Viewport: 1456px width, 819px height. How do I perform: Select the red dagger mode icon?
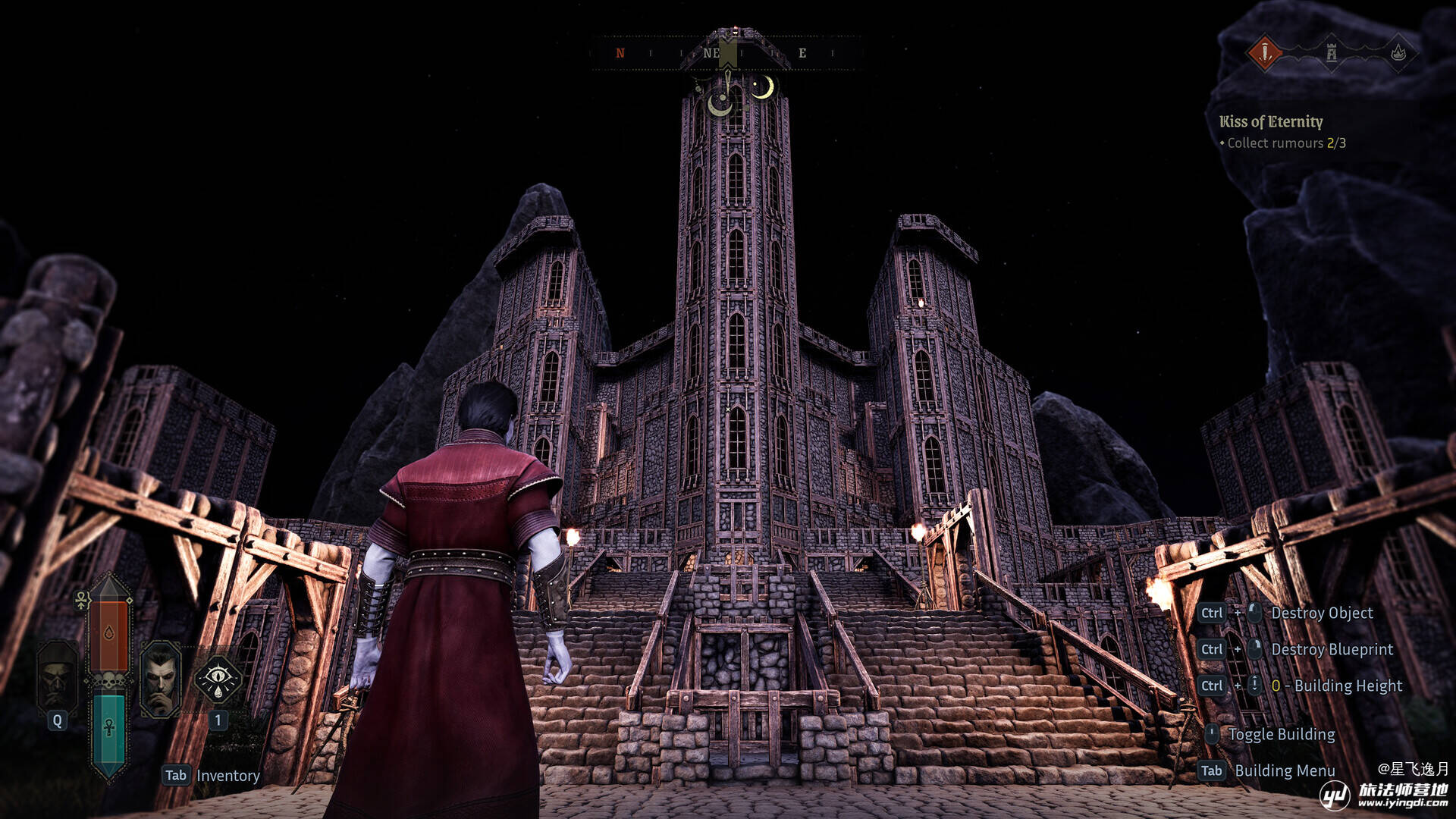(x=1264, y=53)
